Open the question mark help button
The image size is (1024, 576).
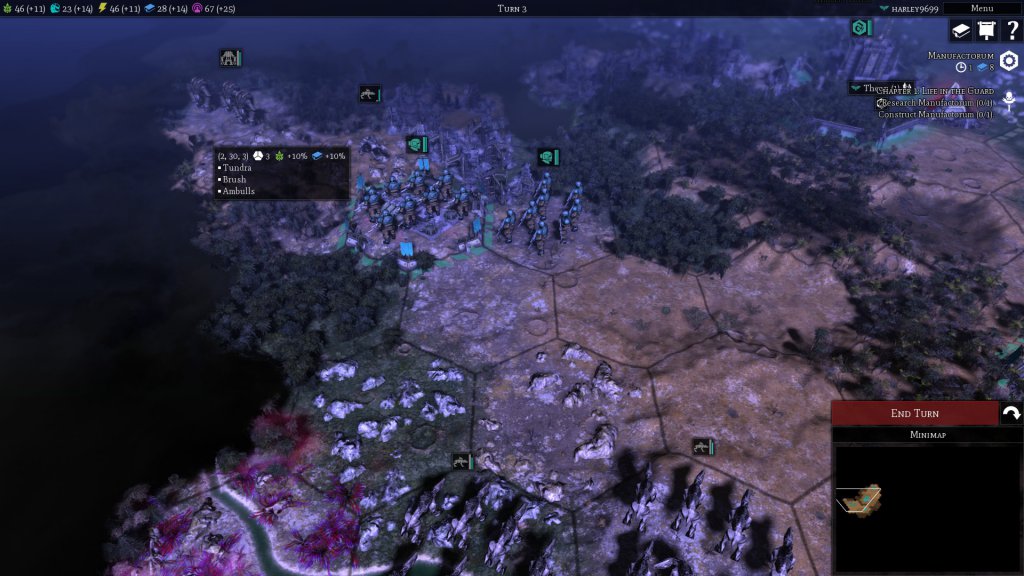1010,31
